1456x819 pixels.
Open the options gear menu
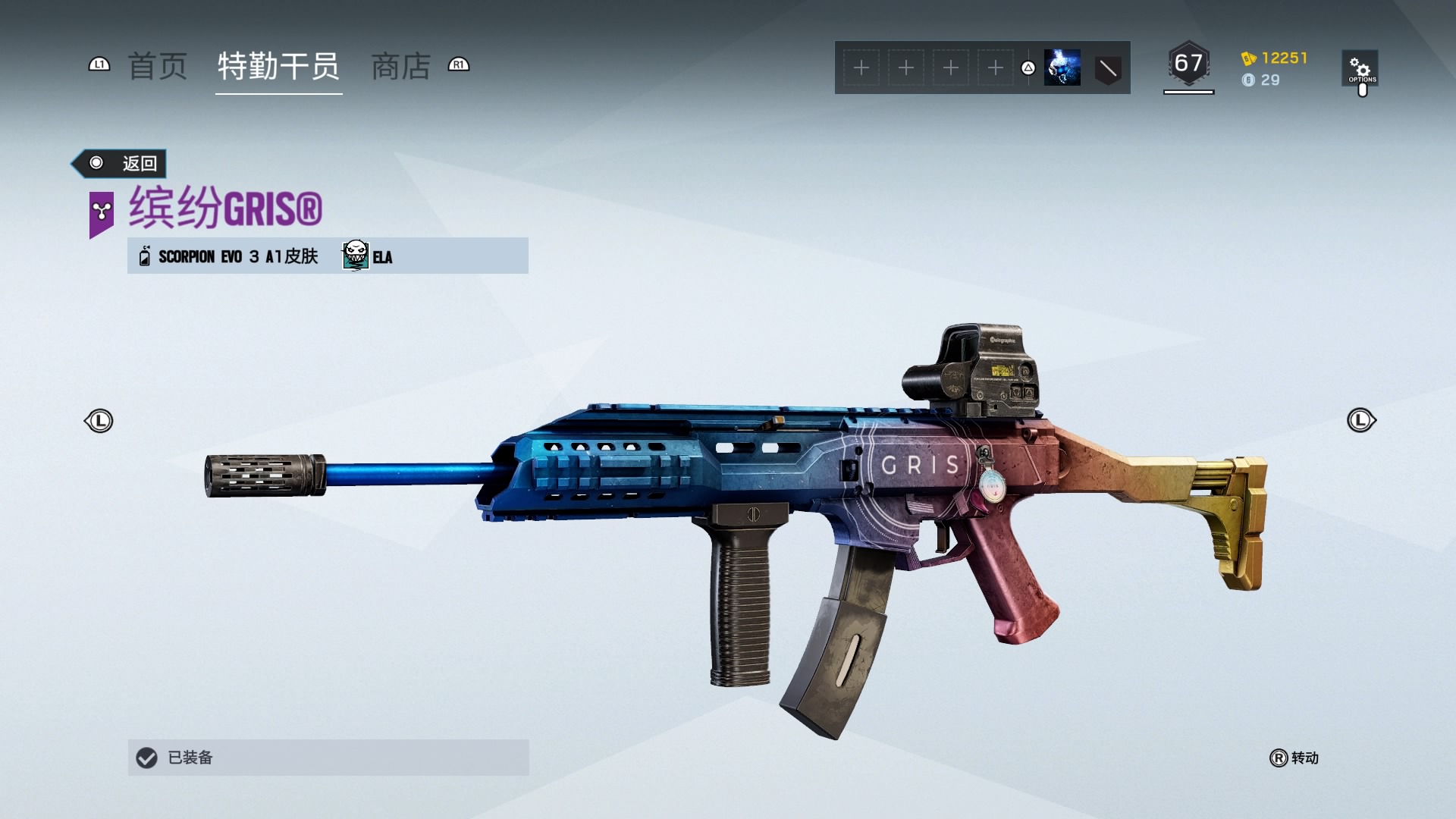click(1360, 68)
